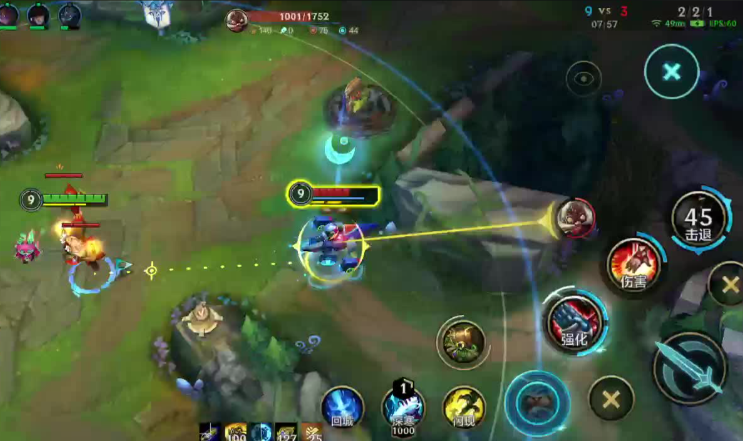743x441 pixels.
Task: Cast the 闪现 flash summoner spell
Action: pyautogui.click(x=462, y=406)
